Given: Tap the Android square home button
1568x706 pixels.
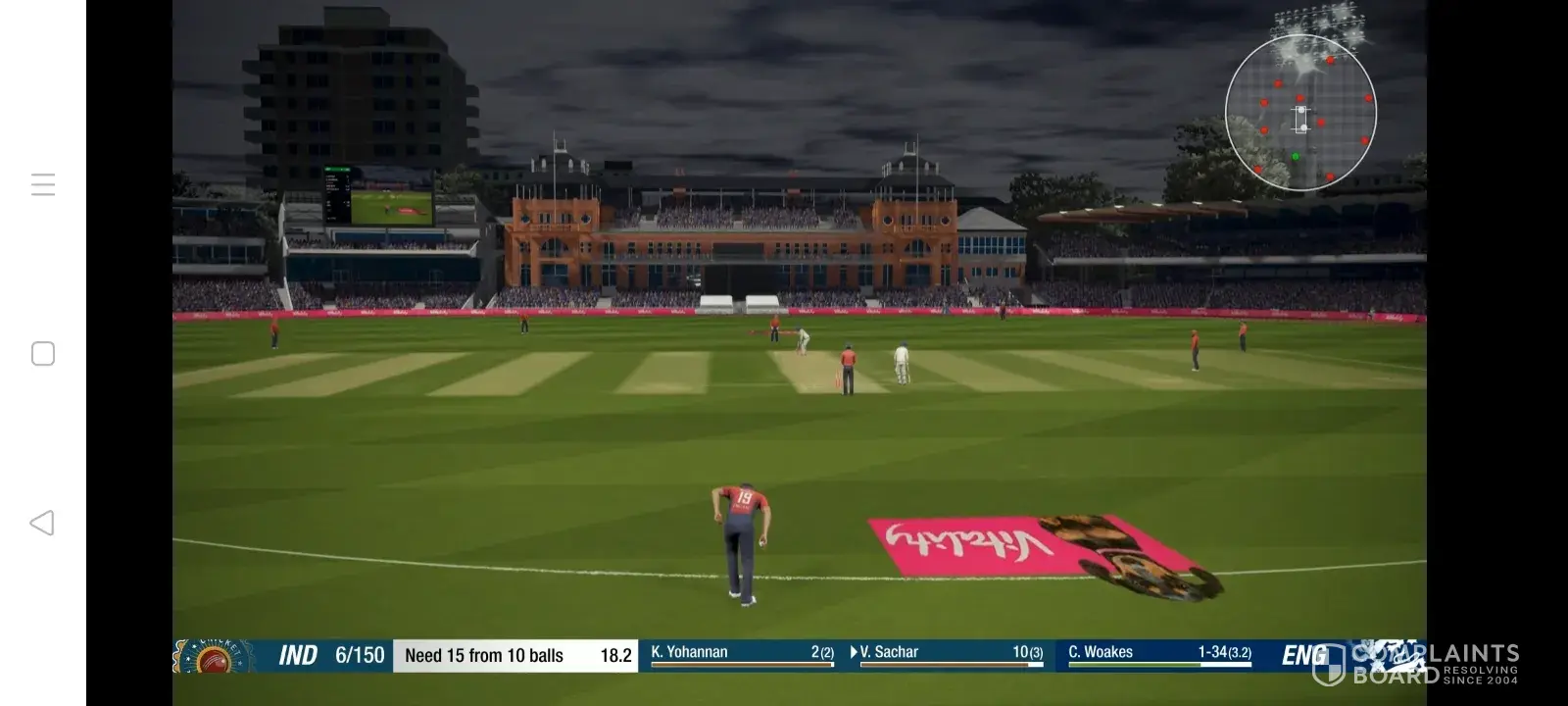Looking at the screenshot, I should pos(43,354).
